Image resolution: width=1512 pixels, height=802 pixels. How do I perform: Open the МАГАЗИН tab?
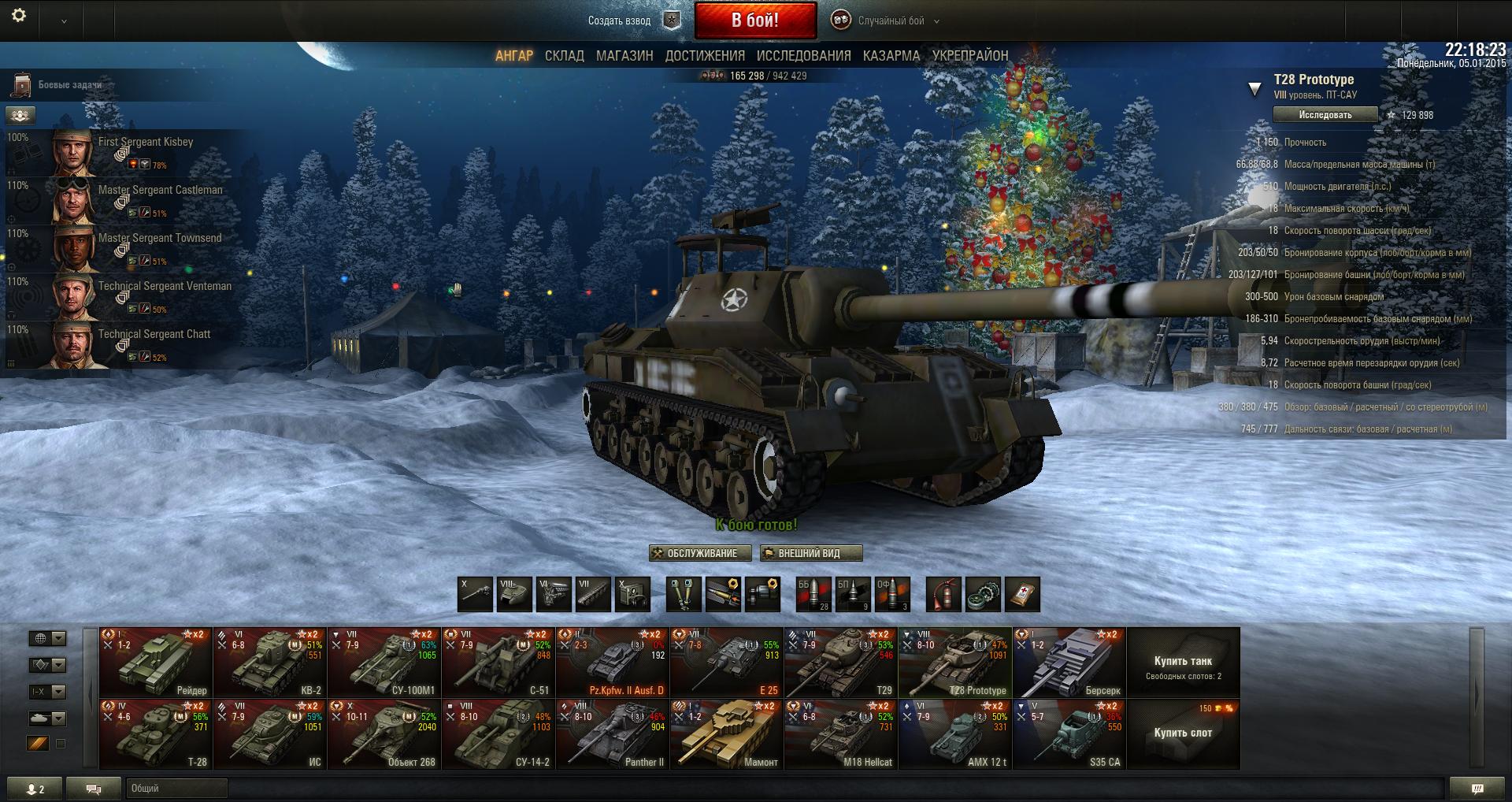point(624,56)
